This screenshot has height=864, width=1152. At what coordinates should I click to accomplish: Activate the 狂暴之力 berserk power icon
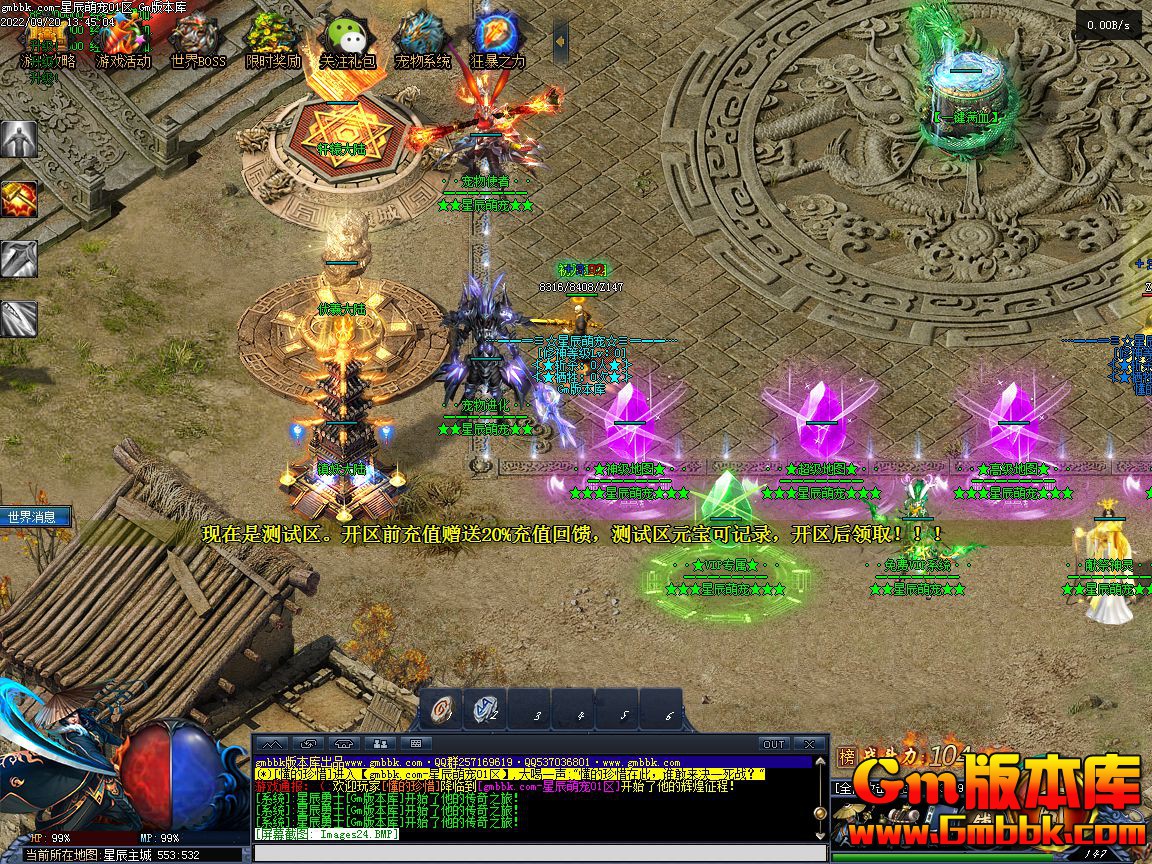click(497, 38)
